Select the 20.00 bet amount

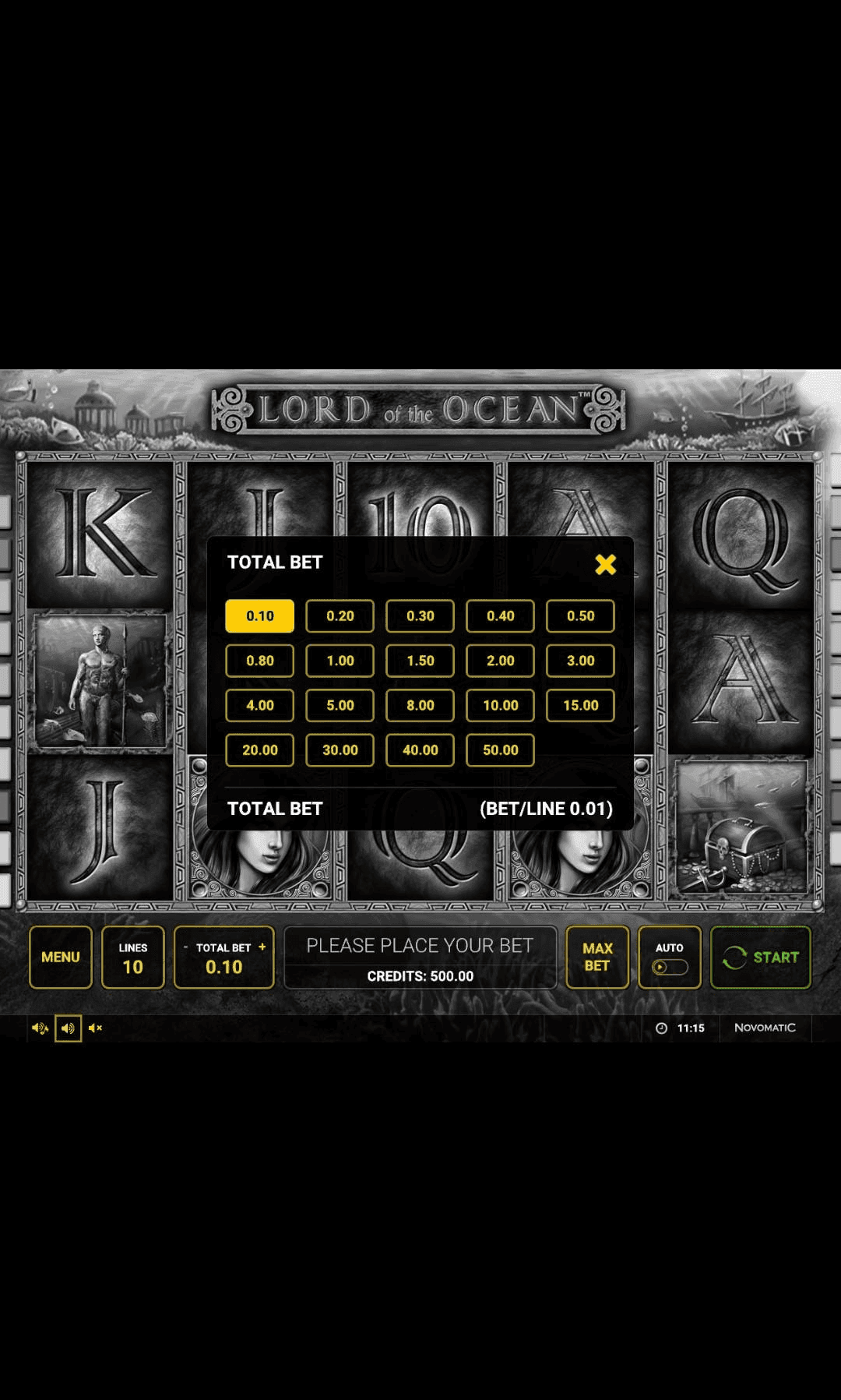259,750
